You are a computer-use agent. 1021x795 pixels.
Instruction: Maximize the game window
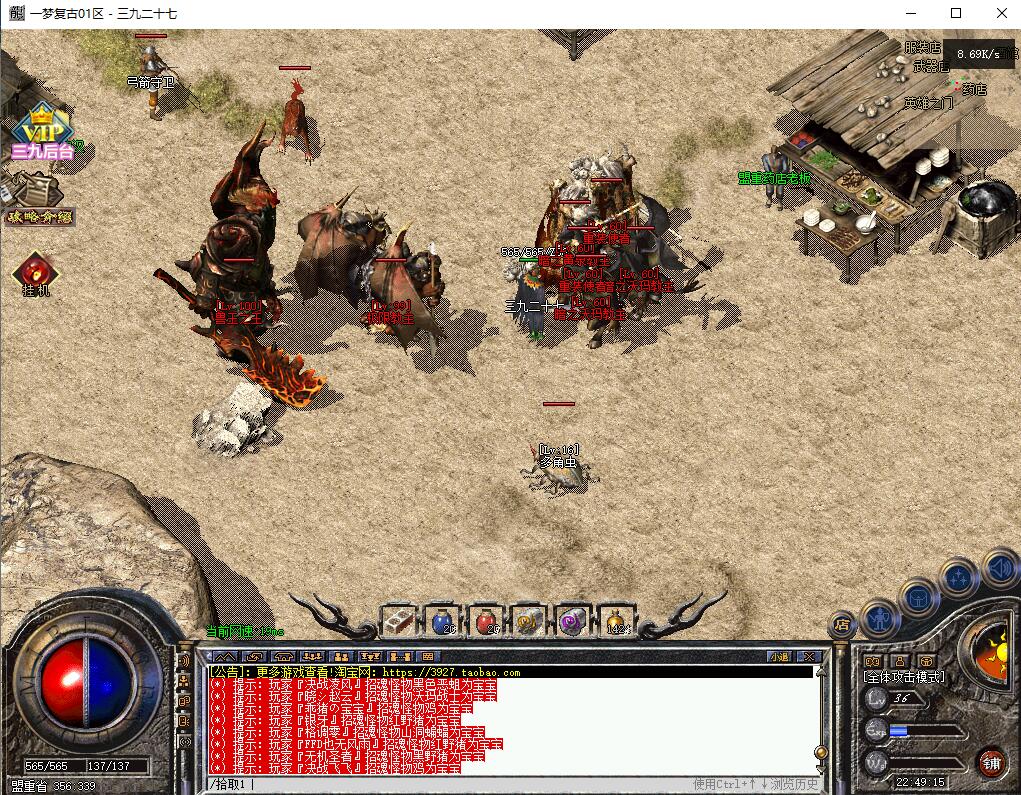pos(956,13)
